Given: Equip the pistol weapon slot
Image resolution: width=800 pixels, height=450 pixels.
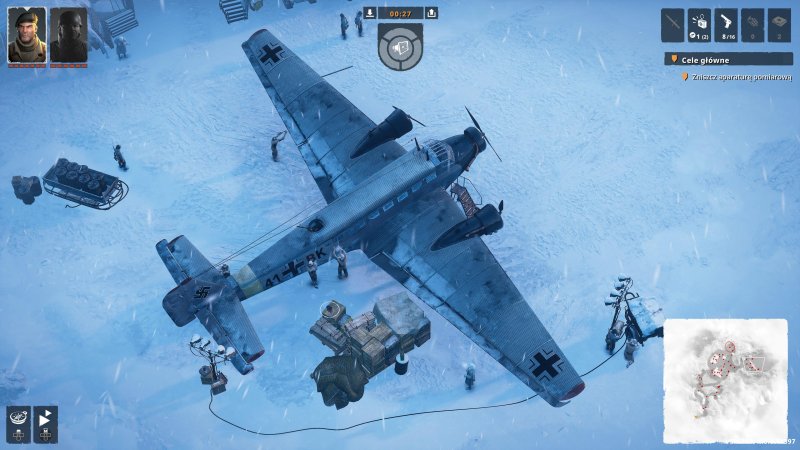Looking at the screenshot, I should pos(727,24).
